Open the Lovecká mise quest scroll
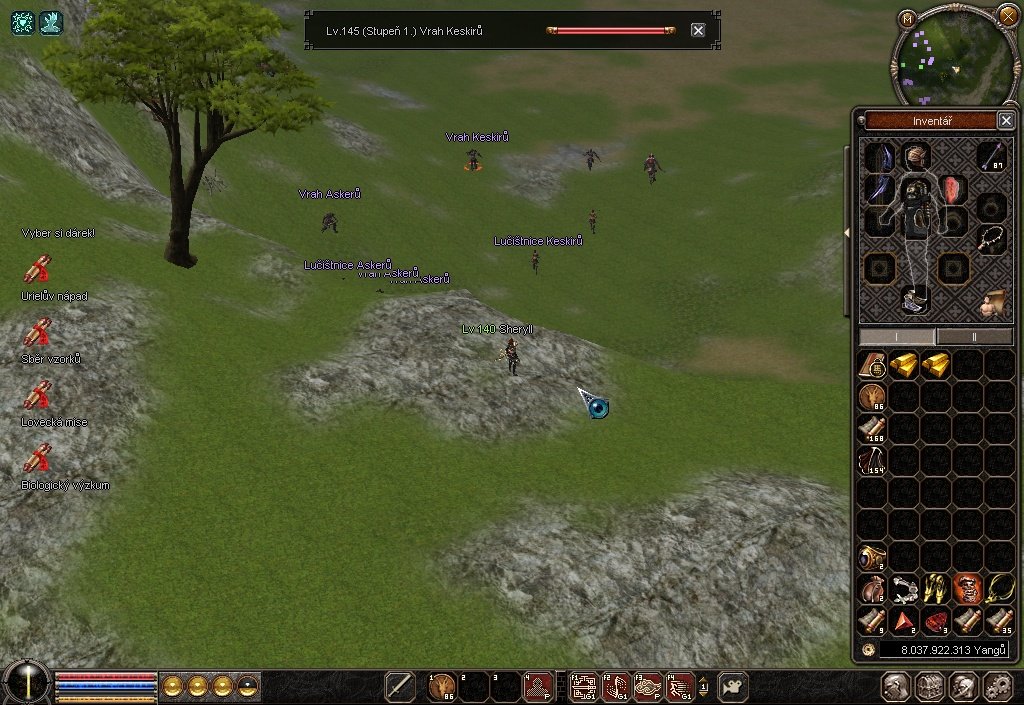Viewport: 1024px width, 705px height. click(37, 395)
